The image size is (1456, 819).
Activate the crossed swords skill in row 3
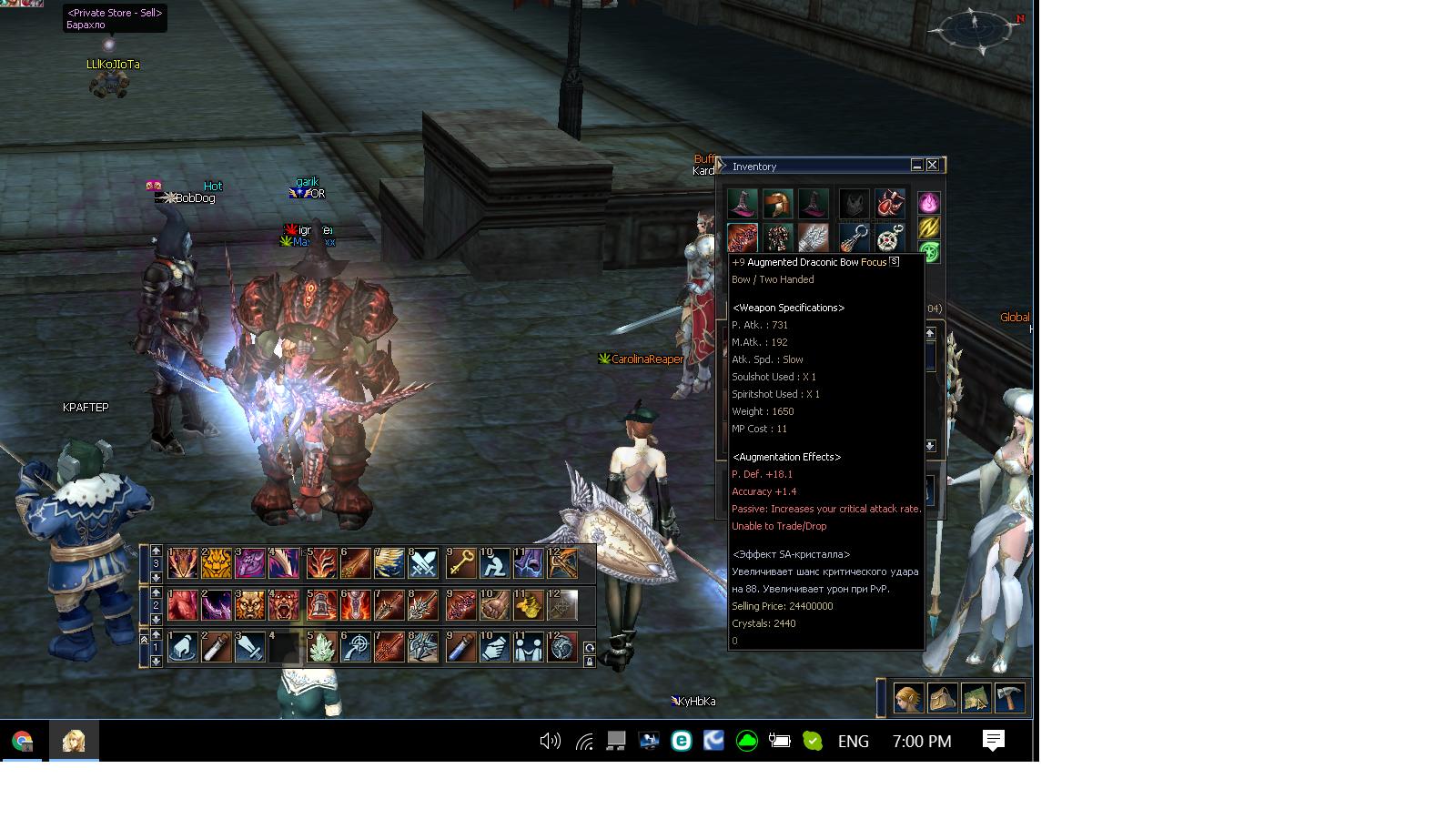[x=424, y=563]
